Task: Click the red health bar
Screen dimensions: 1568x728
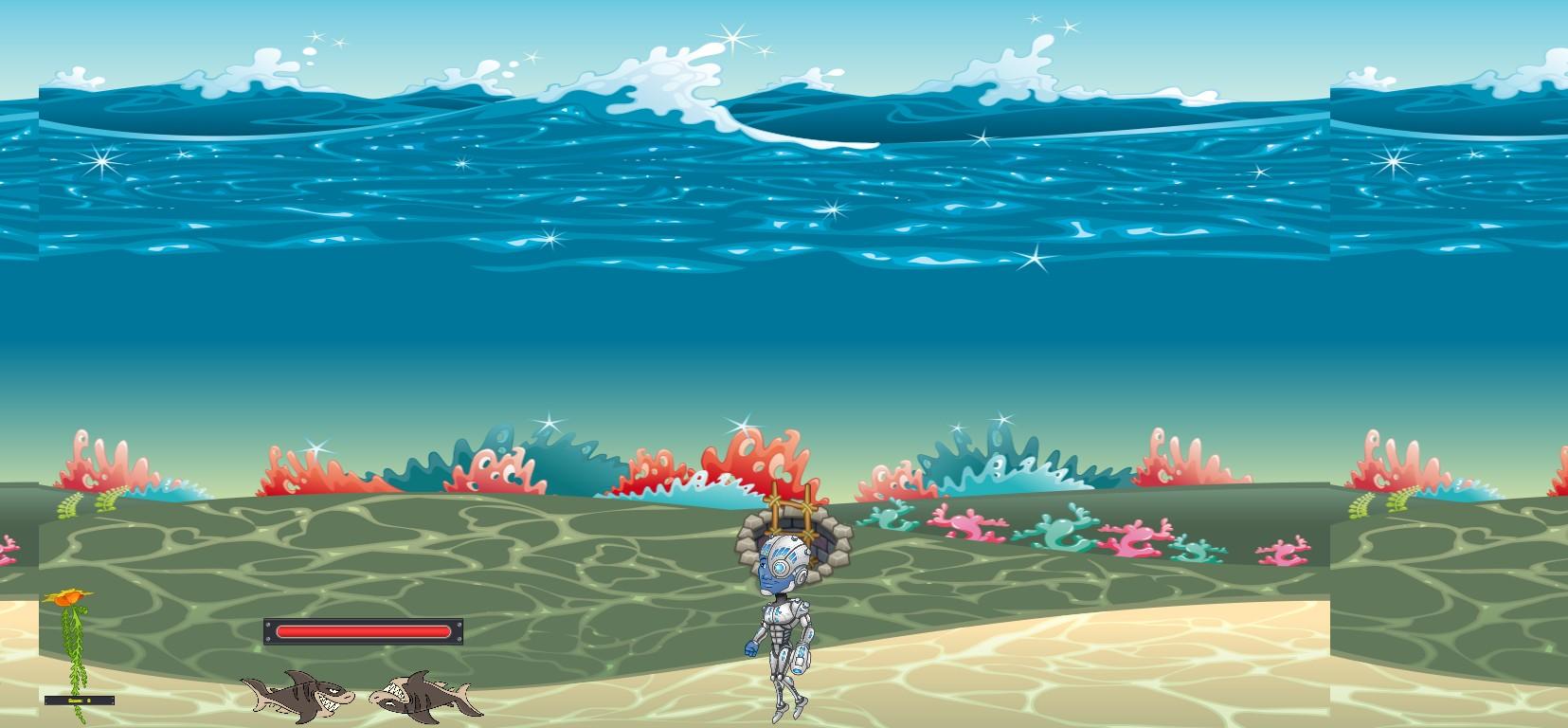Action: click(x=362, y=630)
